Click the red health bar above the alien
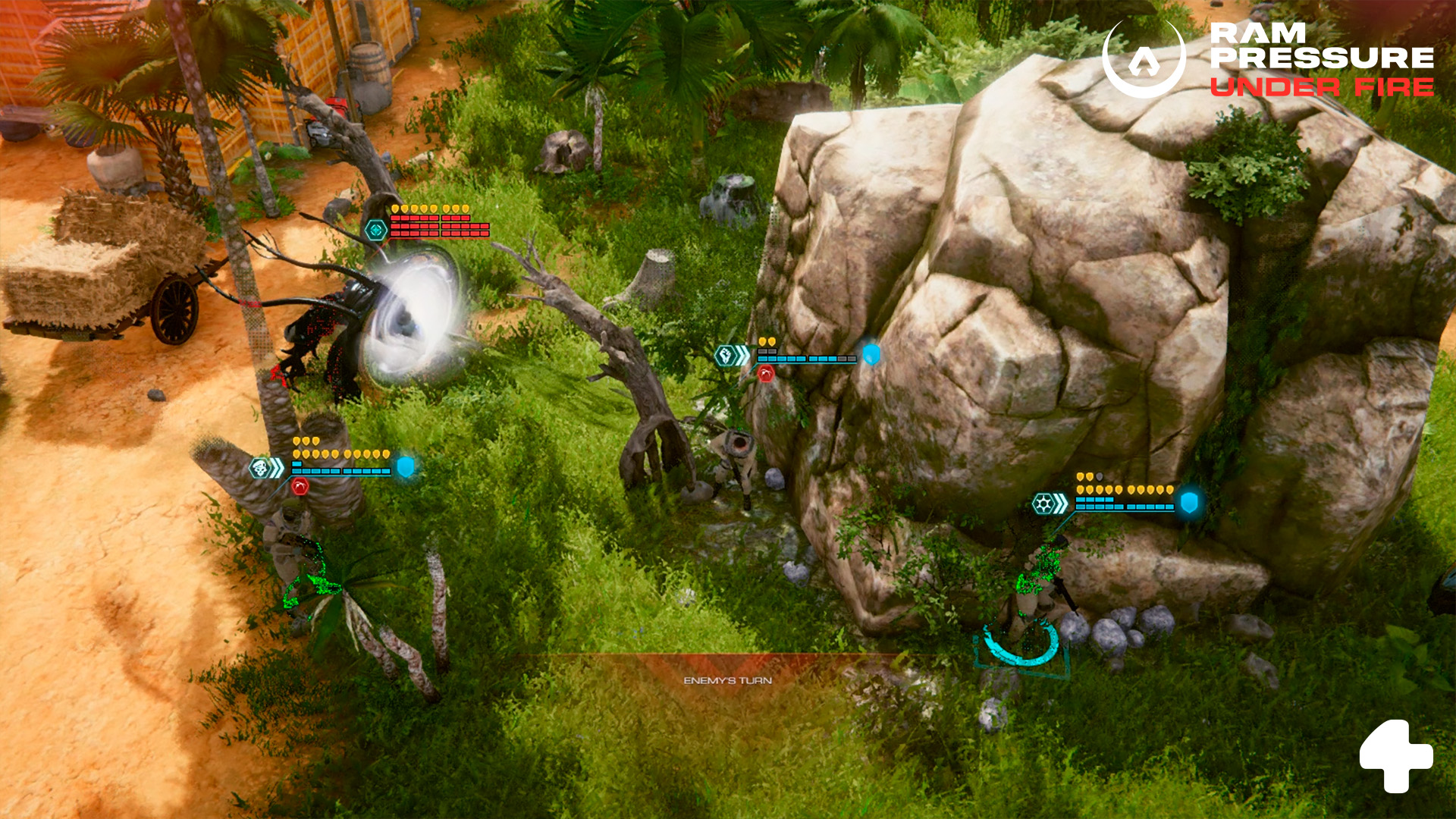 [440, 227]
